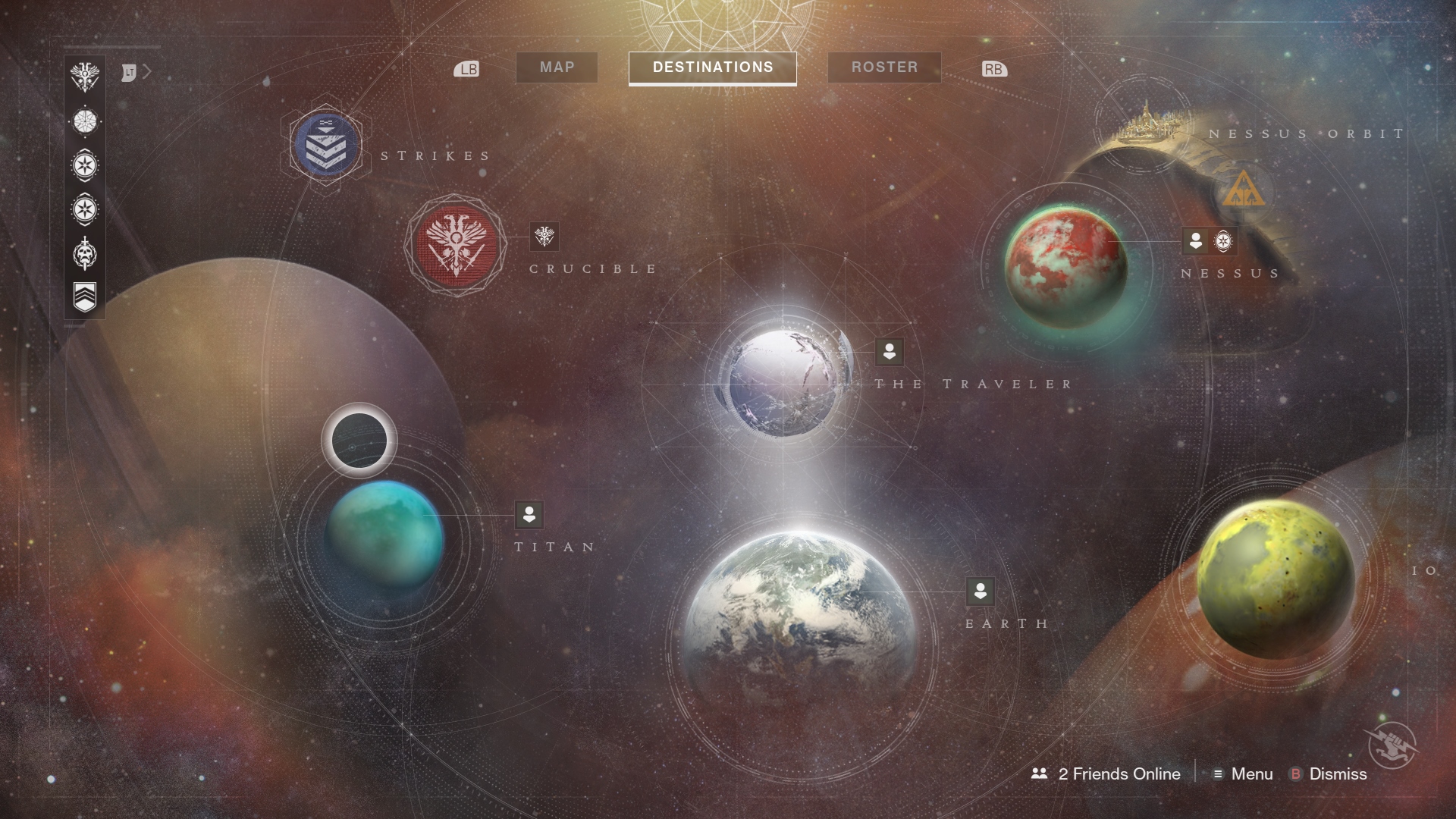Open the top Crucible milestone in sidebar
Image resolution: width=1456 pixels, height=819 pixels.
[x=85, y=77]
